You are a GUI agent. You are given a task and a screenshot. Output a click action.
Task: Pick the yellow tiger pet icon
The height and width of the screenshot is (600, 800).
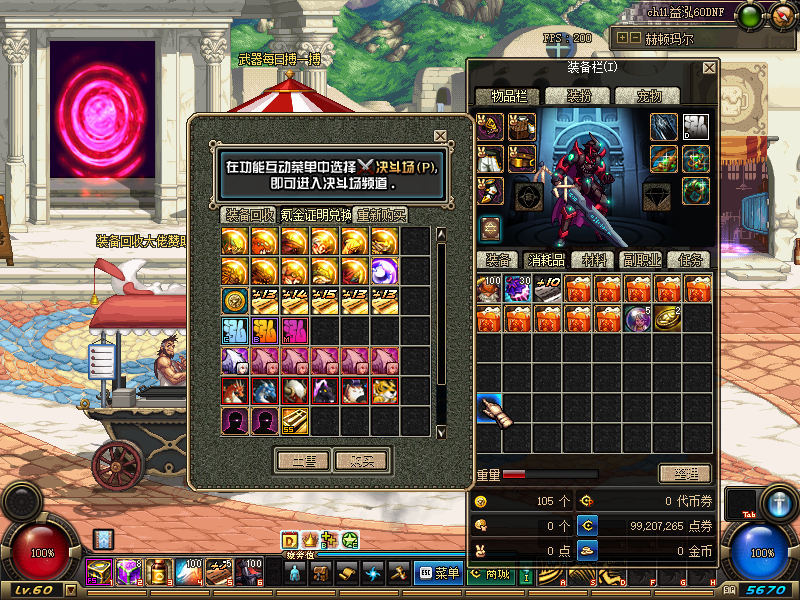[385, 391]
